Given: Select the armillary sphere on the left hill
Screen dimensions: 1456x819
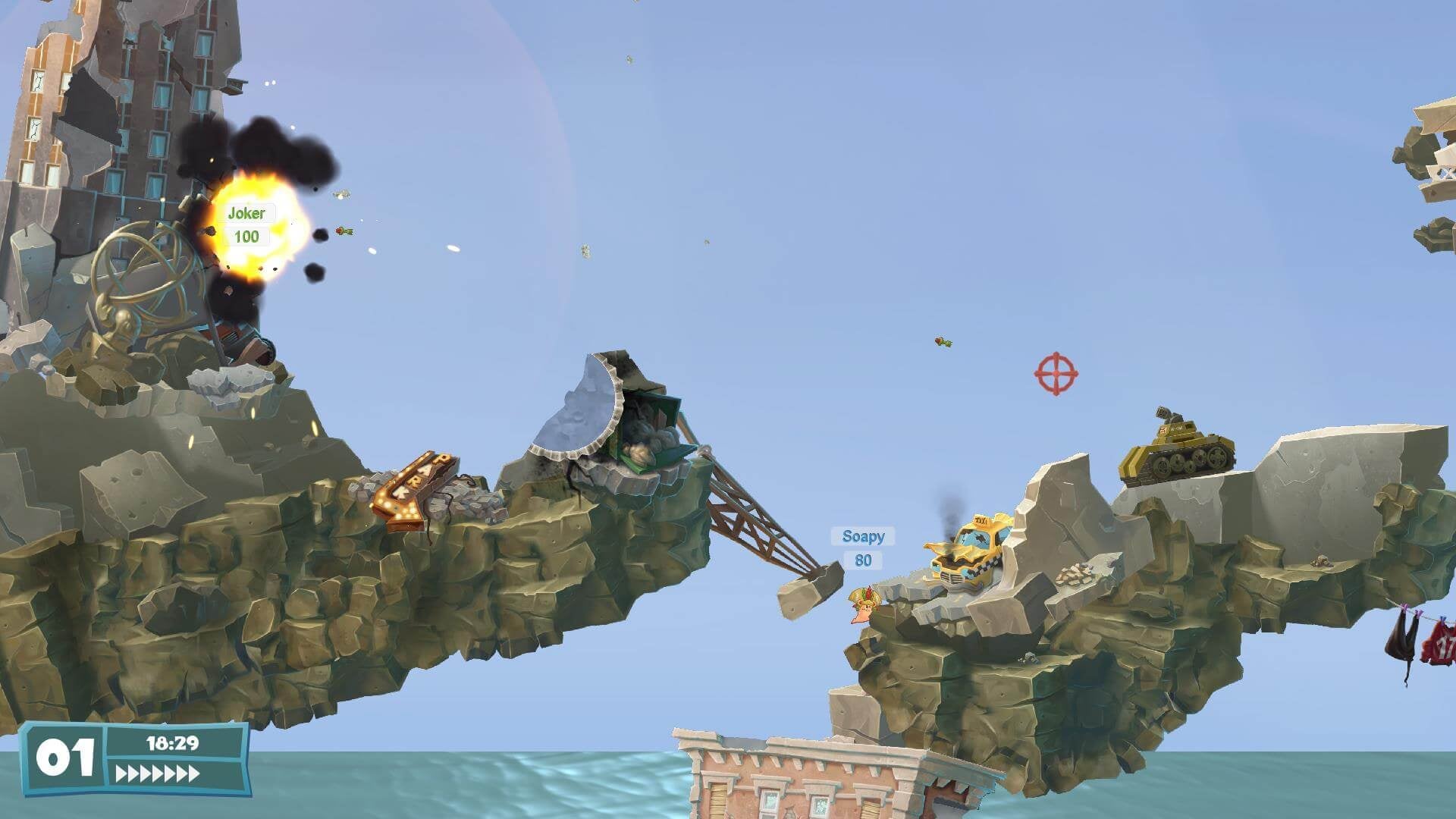Looking at the screenshot, I should tap(140, 273).
